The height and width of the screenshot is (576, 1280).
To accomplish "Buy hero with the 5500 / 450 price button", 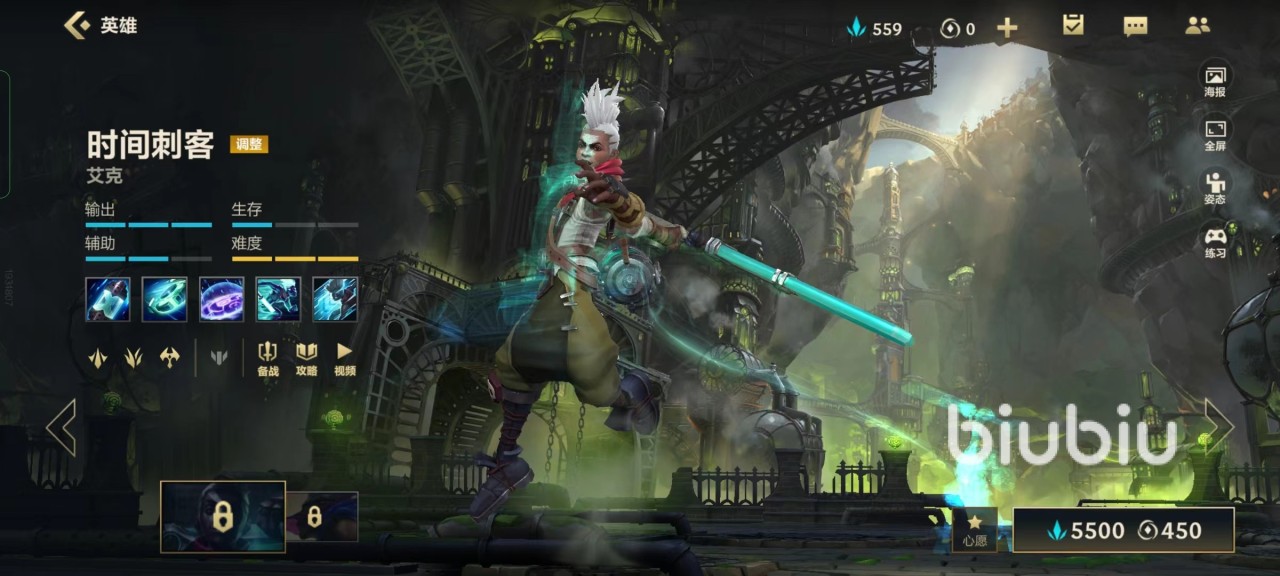I will pyautogui.click(x=1123, y=530).
